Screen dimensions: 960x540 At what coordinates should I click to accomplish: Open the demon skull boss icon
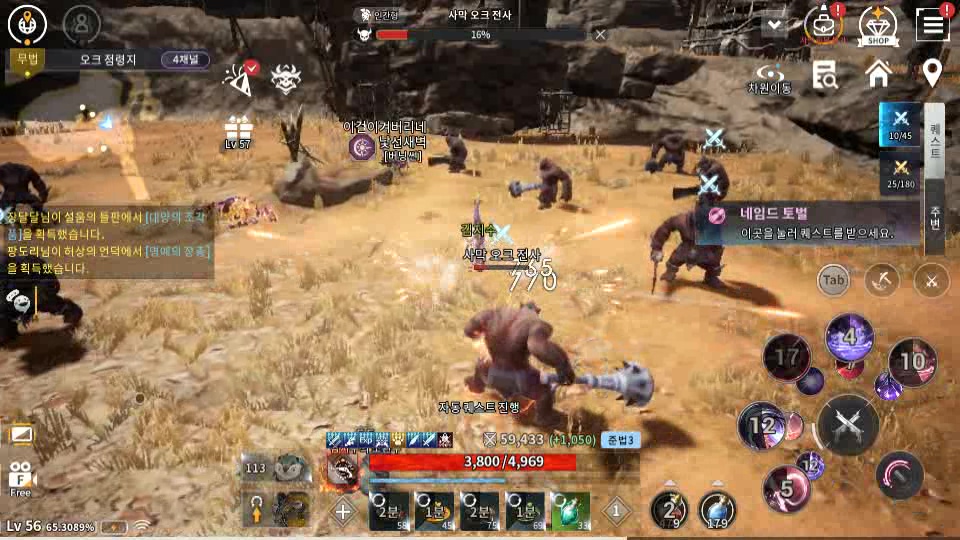point(287,78)
